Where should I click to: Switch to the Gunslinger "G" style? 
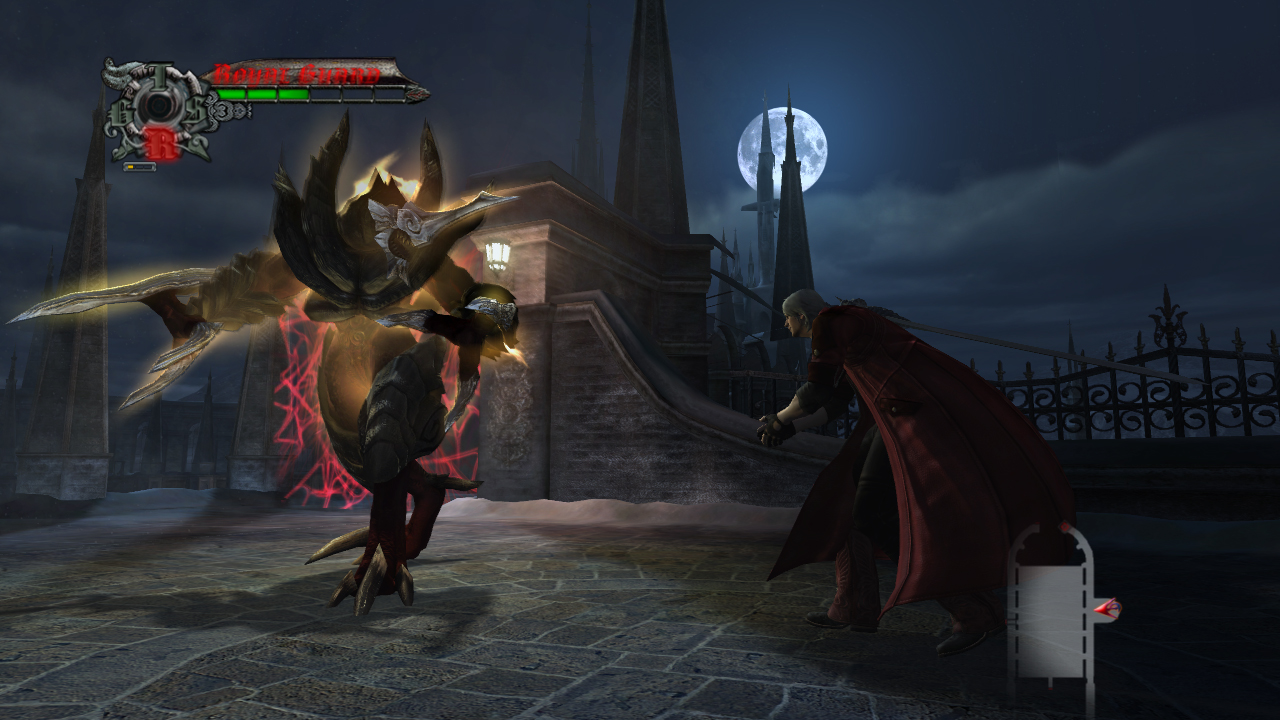coord(123,110)
